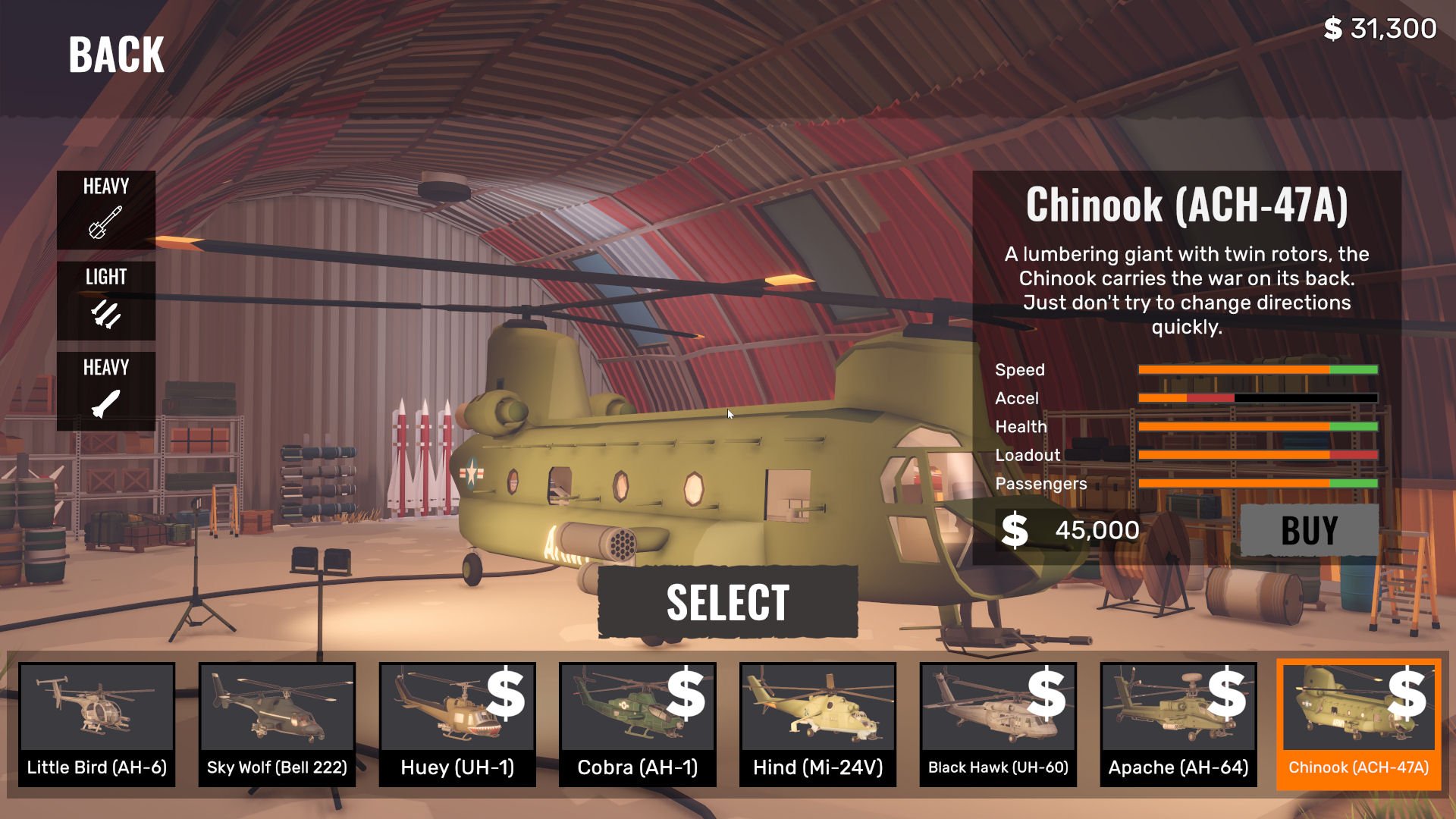Choose the Little Bird (AH-6) helicopter
Screen dimensions: 1456x819
97,723
